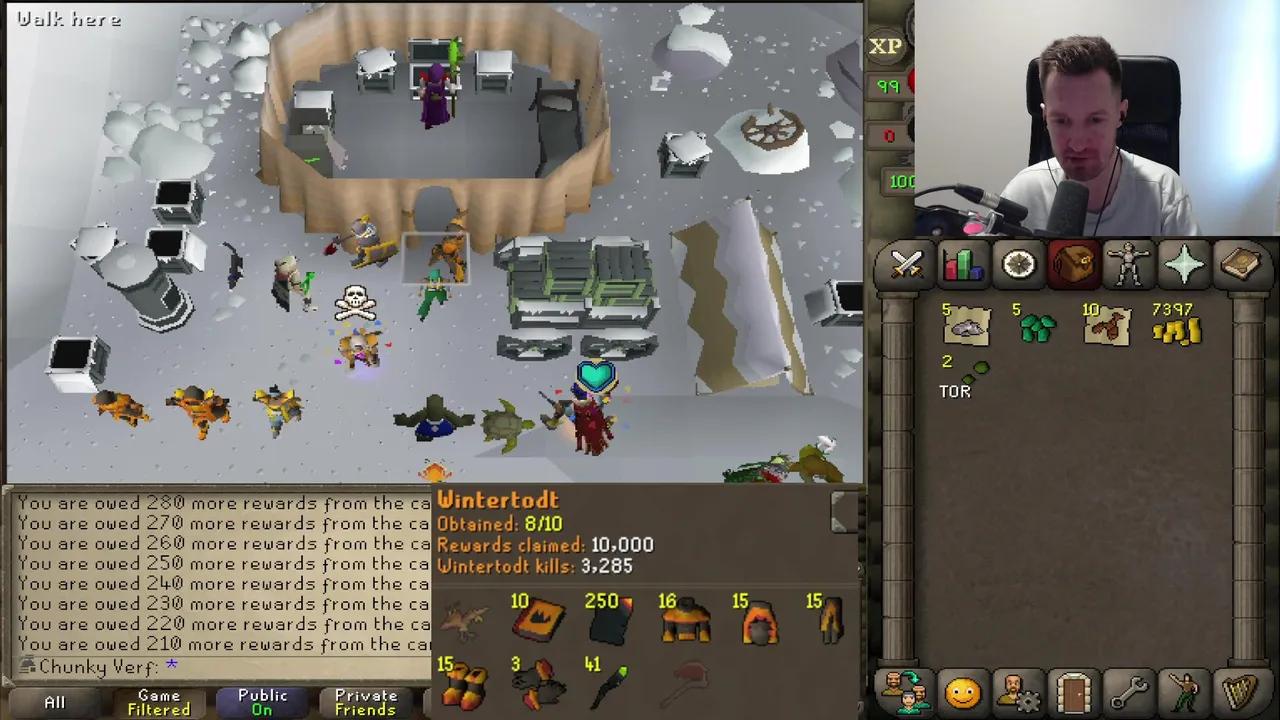Open Account Management tab

pyautogui.click(x=1018, y=690)
